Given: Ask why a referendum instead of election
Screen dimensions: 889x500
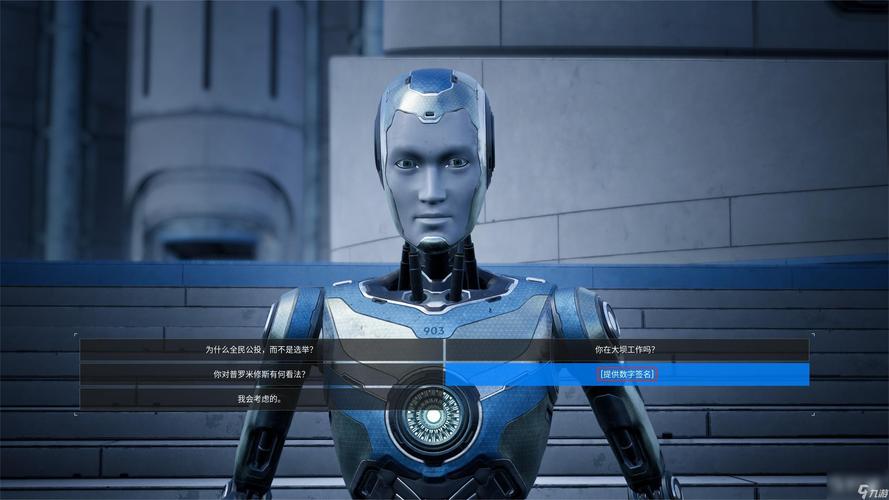Looking at the screenshot, I should pos(259,350).
